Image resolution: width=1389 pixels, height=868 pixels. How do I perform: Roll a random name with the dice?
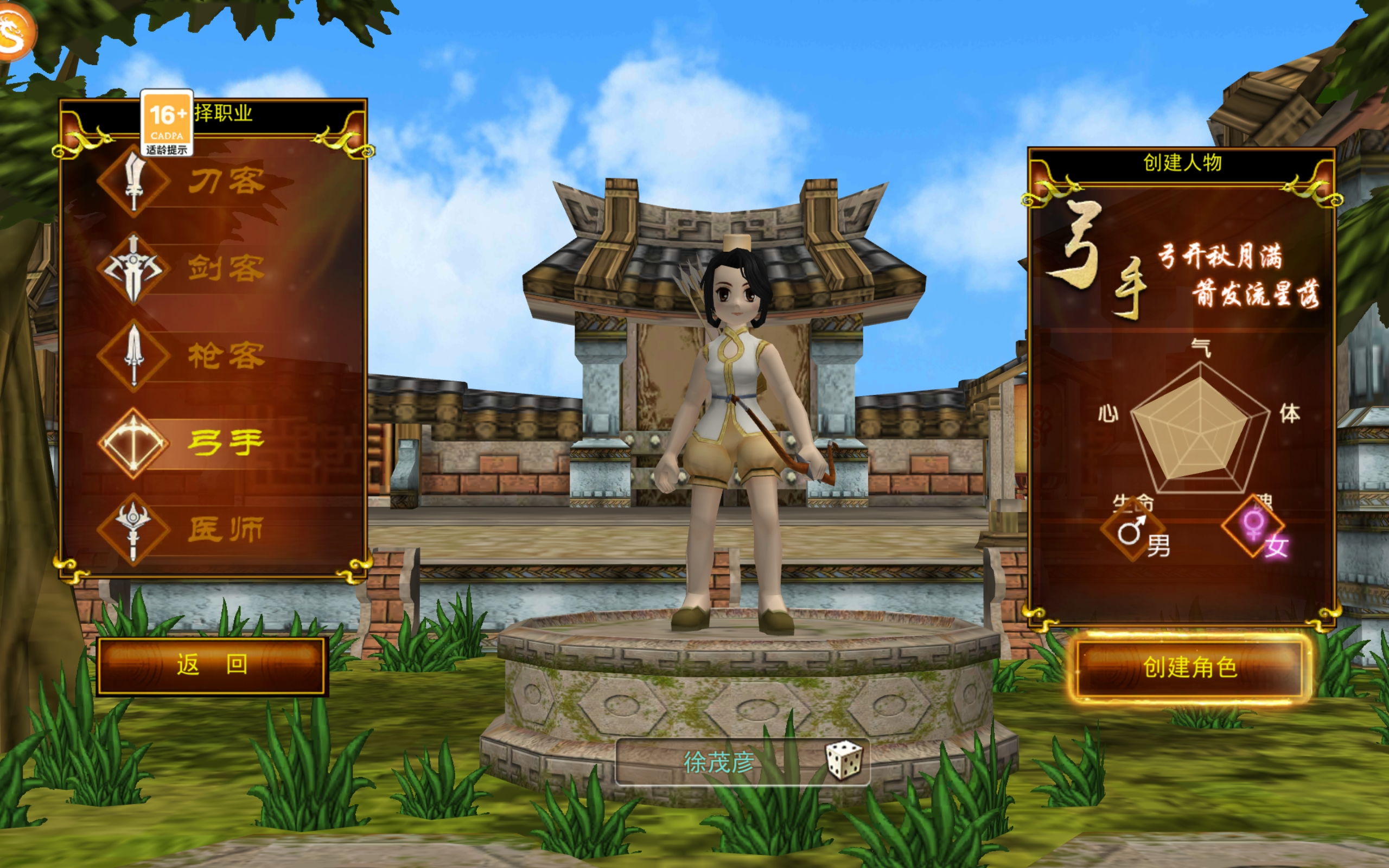[x=843, y=760]
